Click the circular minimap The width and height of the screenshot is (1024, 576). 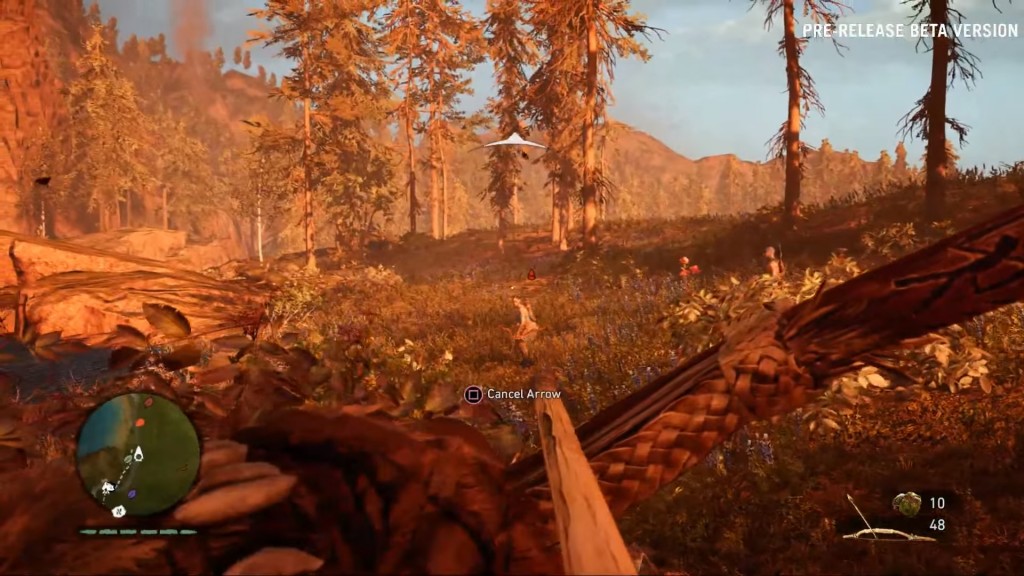pos(138,453)
